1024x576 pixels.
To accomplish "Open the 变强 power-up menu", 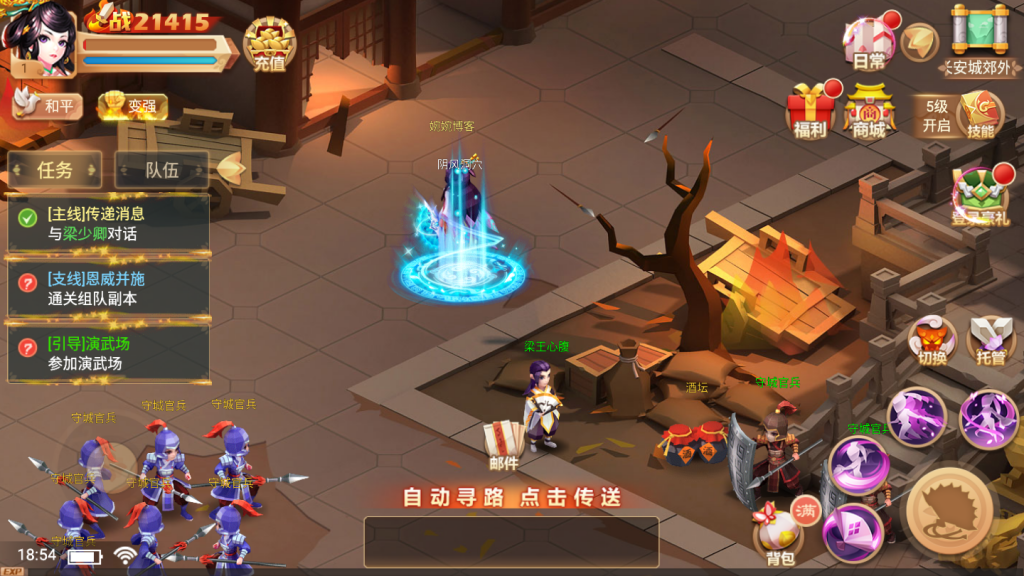I will 132,106.
